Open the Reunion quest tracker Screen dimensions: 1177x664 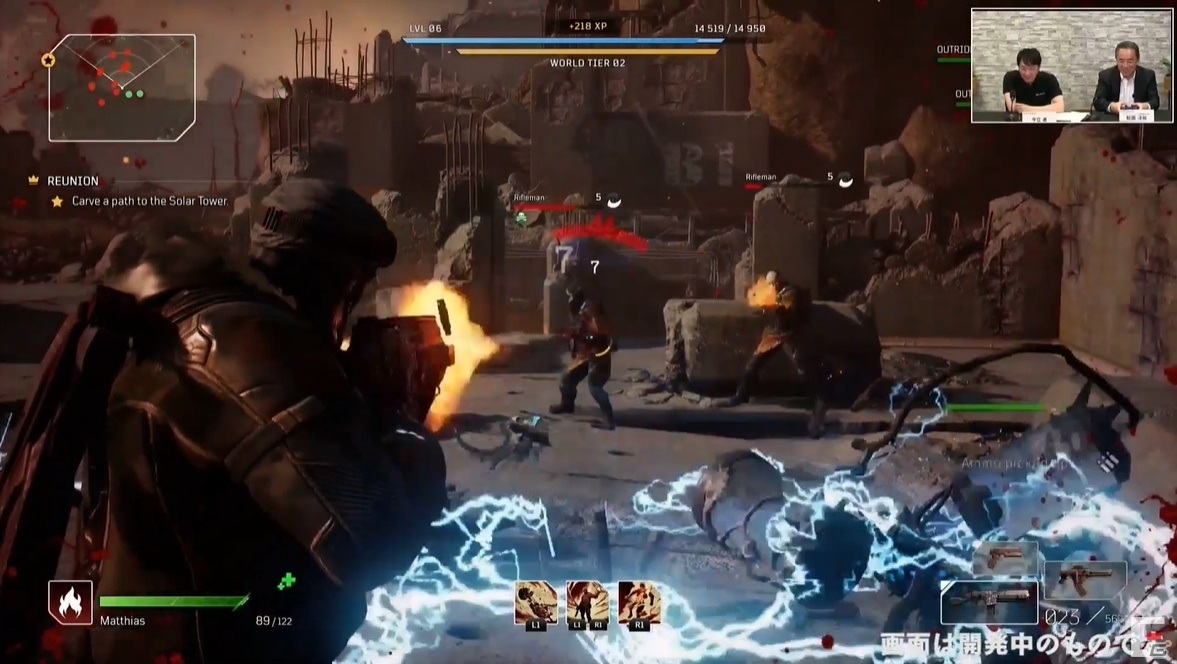pyautogui.click(x=73, y=181)
